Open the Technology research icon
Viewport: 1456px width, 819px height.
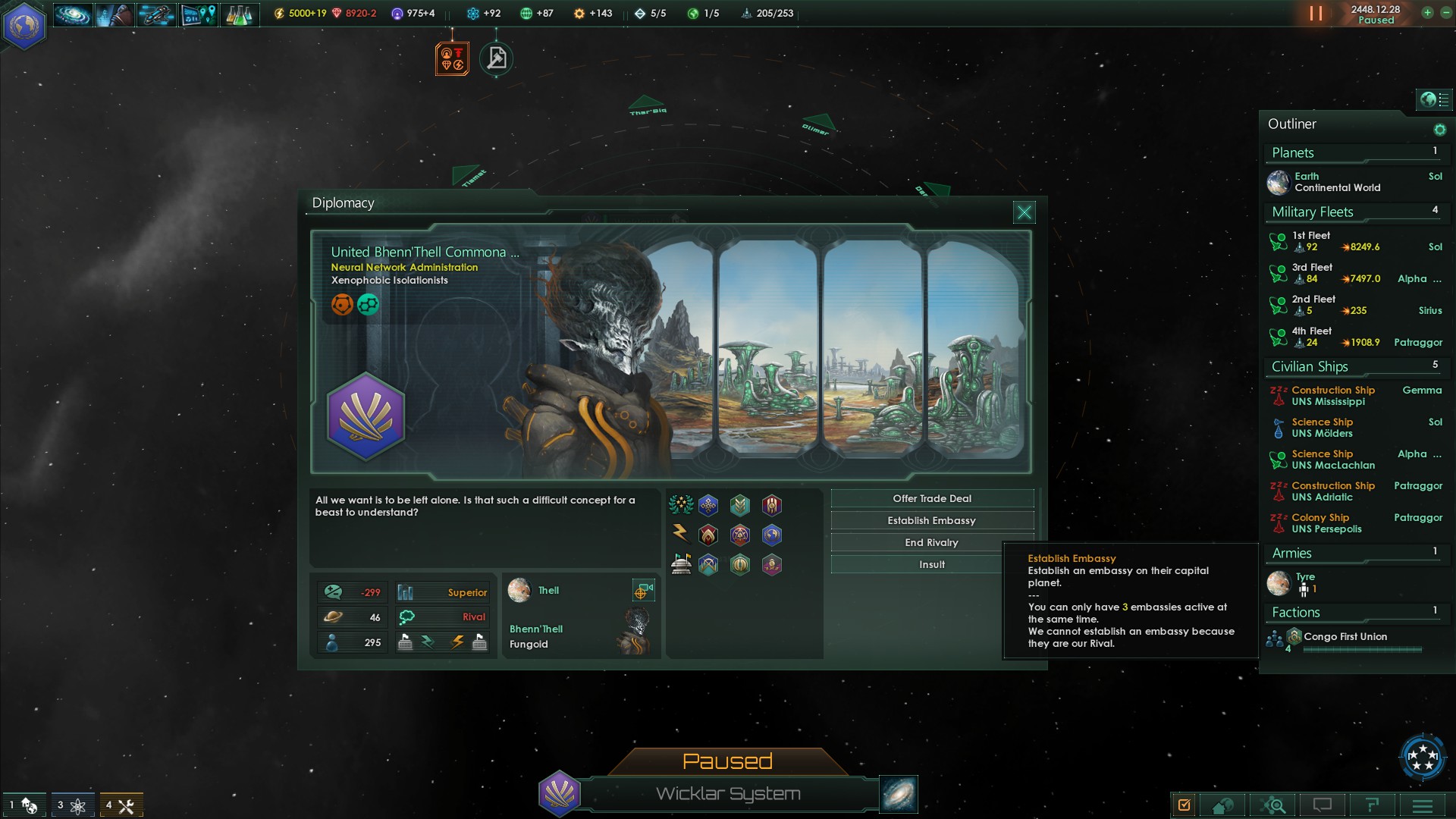pos(237,14)
